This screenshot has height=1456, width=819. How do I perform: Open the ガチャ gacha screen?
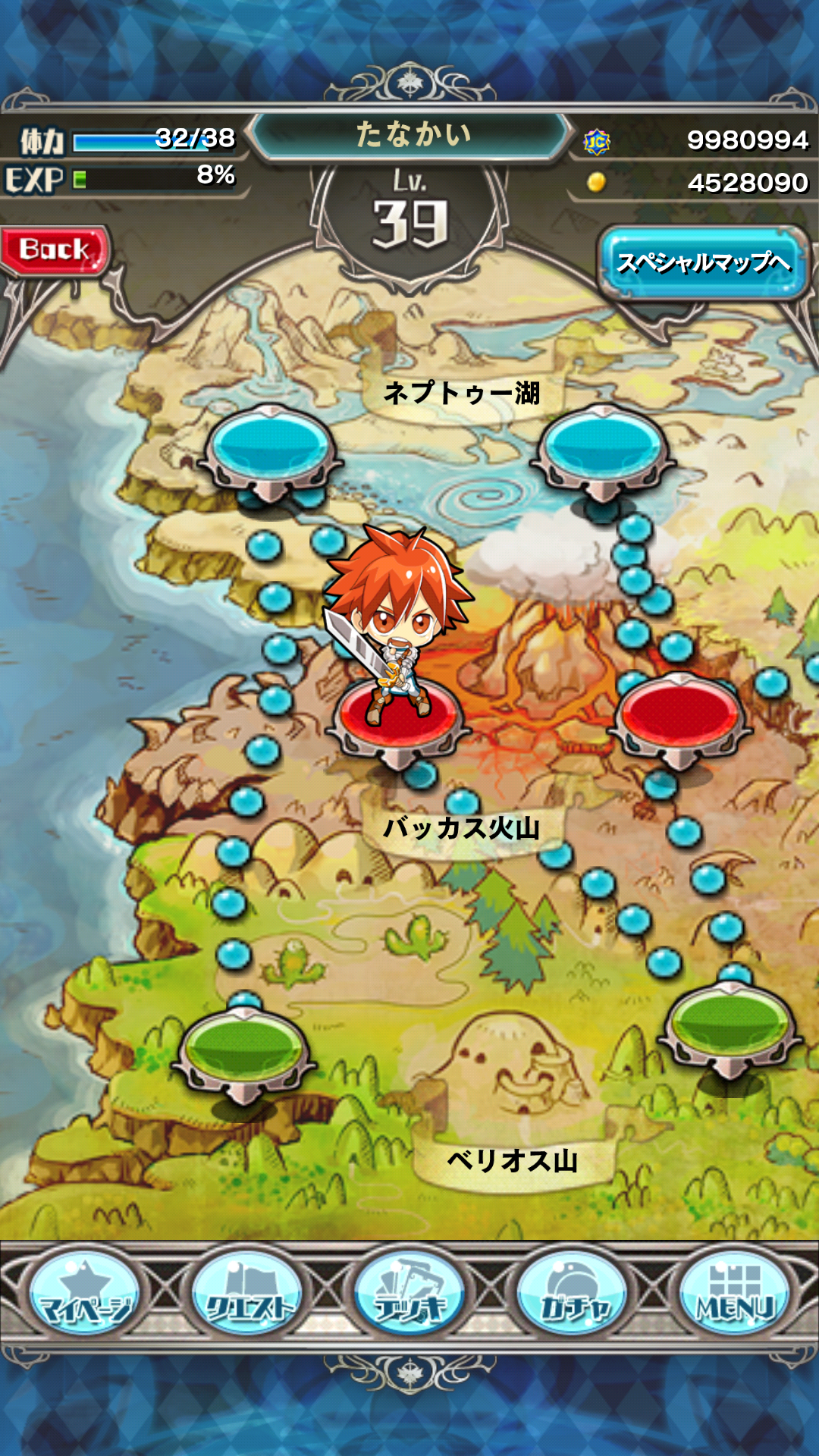(x=573, y=1294)
